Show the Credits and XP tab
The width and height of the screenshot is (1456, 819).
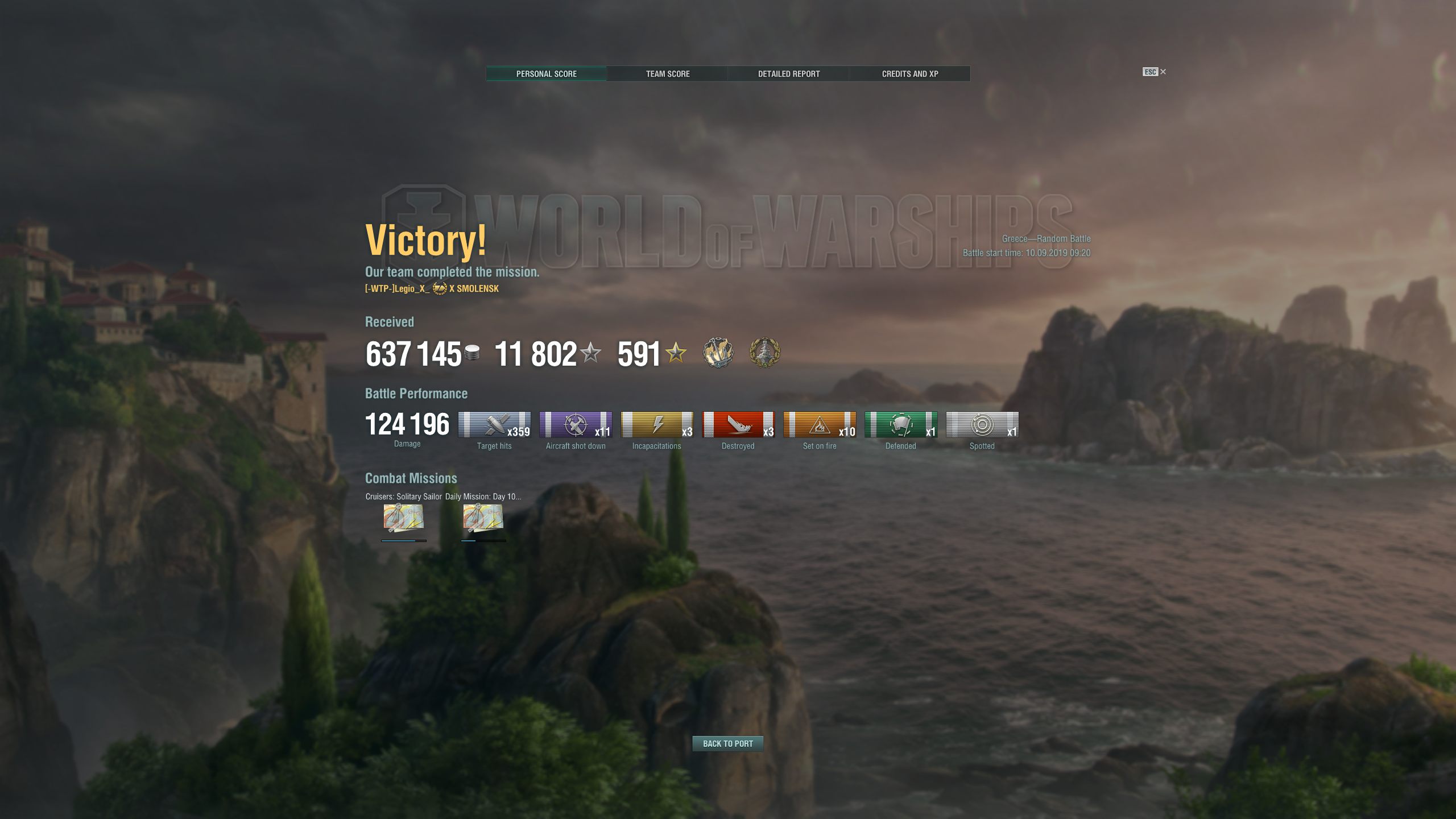tap(909, 74)
